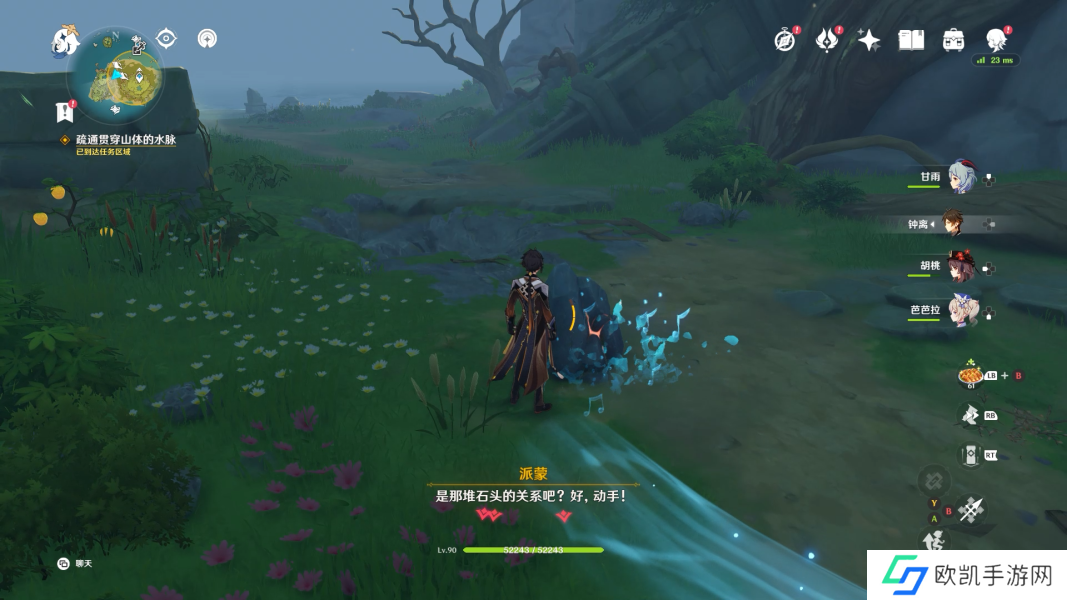Image resolution: width=1067 pixels, height=600 pixels.
Task: Open the character head icon in the top bar
Action: point(996,40)
